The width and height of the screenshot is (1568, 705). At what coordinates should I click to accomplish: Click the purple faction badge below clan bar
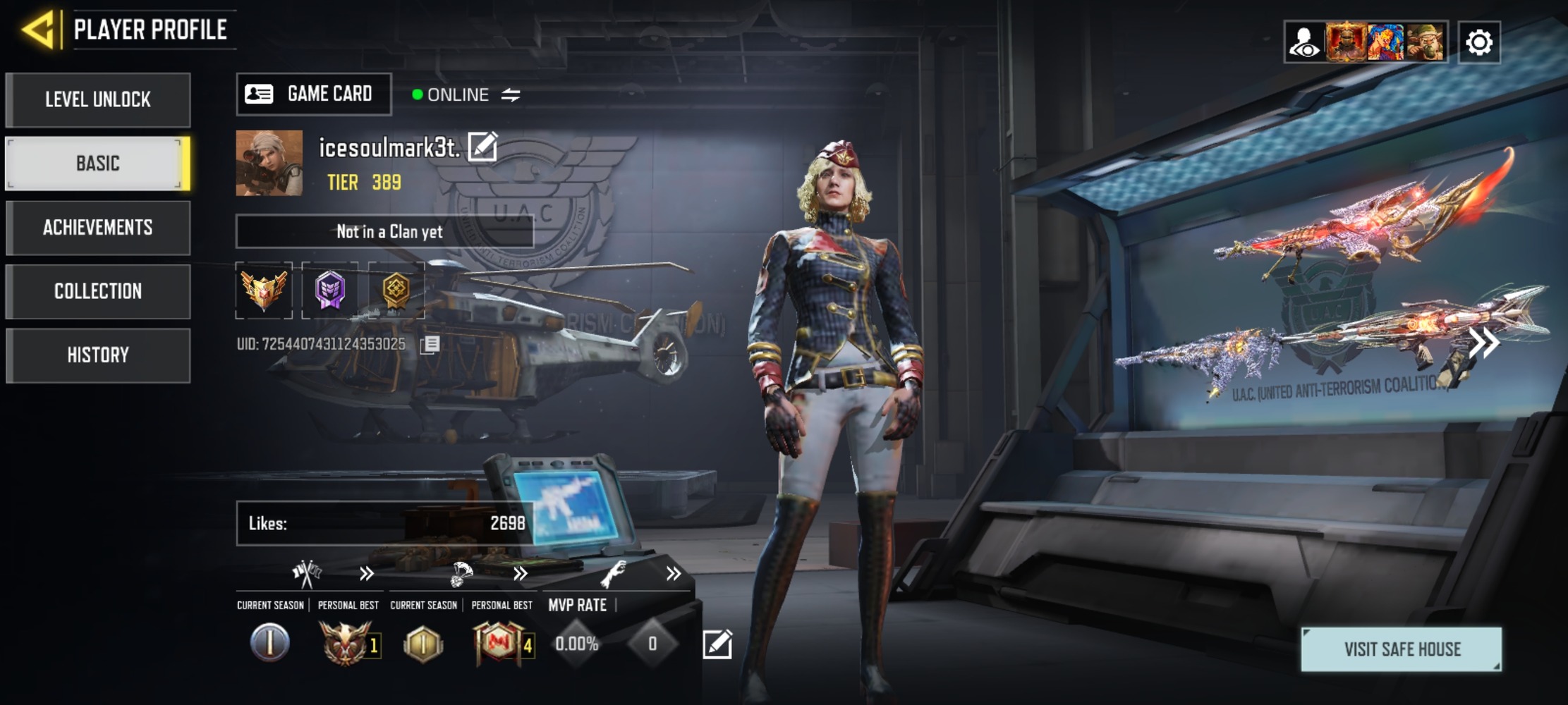point(332,291)
